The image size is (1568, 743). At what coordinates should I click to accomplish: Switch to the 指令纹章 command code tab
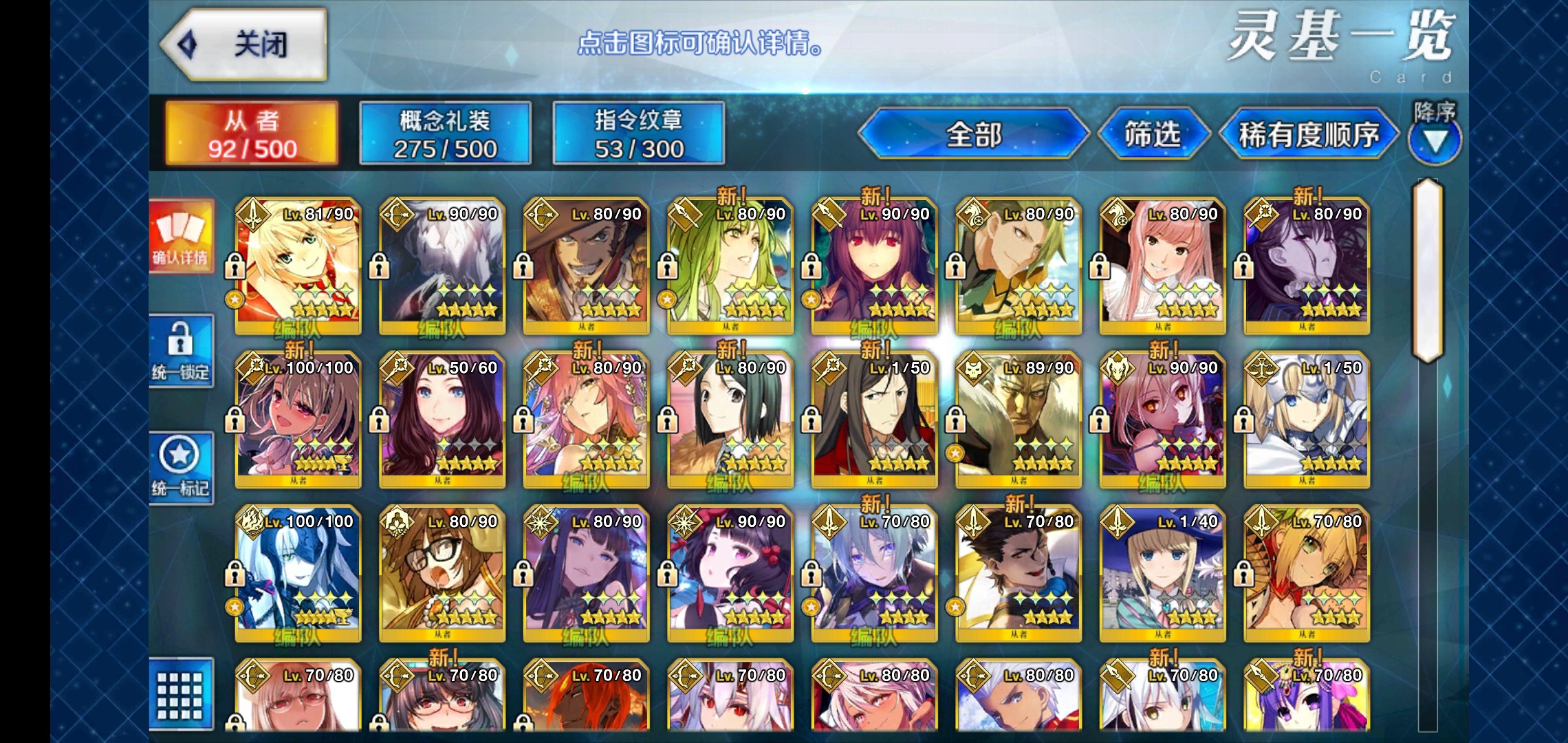click(638, 133)
